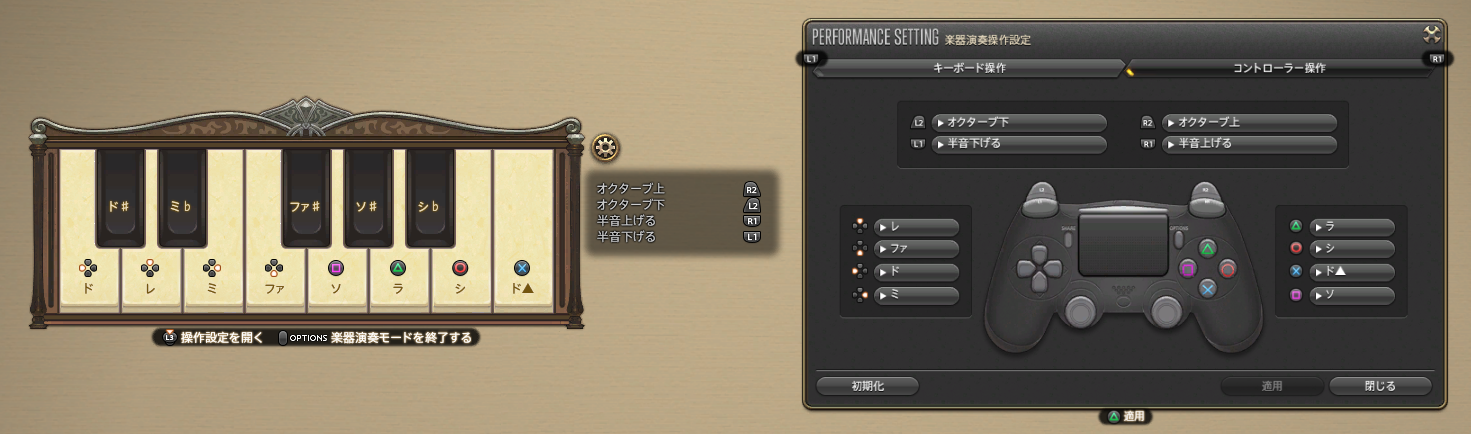Close the Performance Setting window via corner icon
This screenshot has height=434, width=1471.
[1431, 33]
